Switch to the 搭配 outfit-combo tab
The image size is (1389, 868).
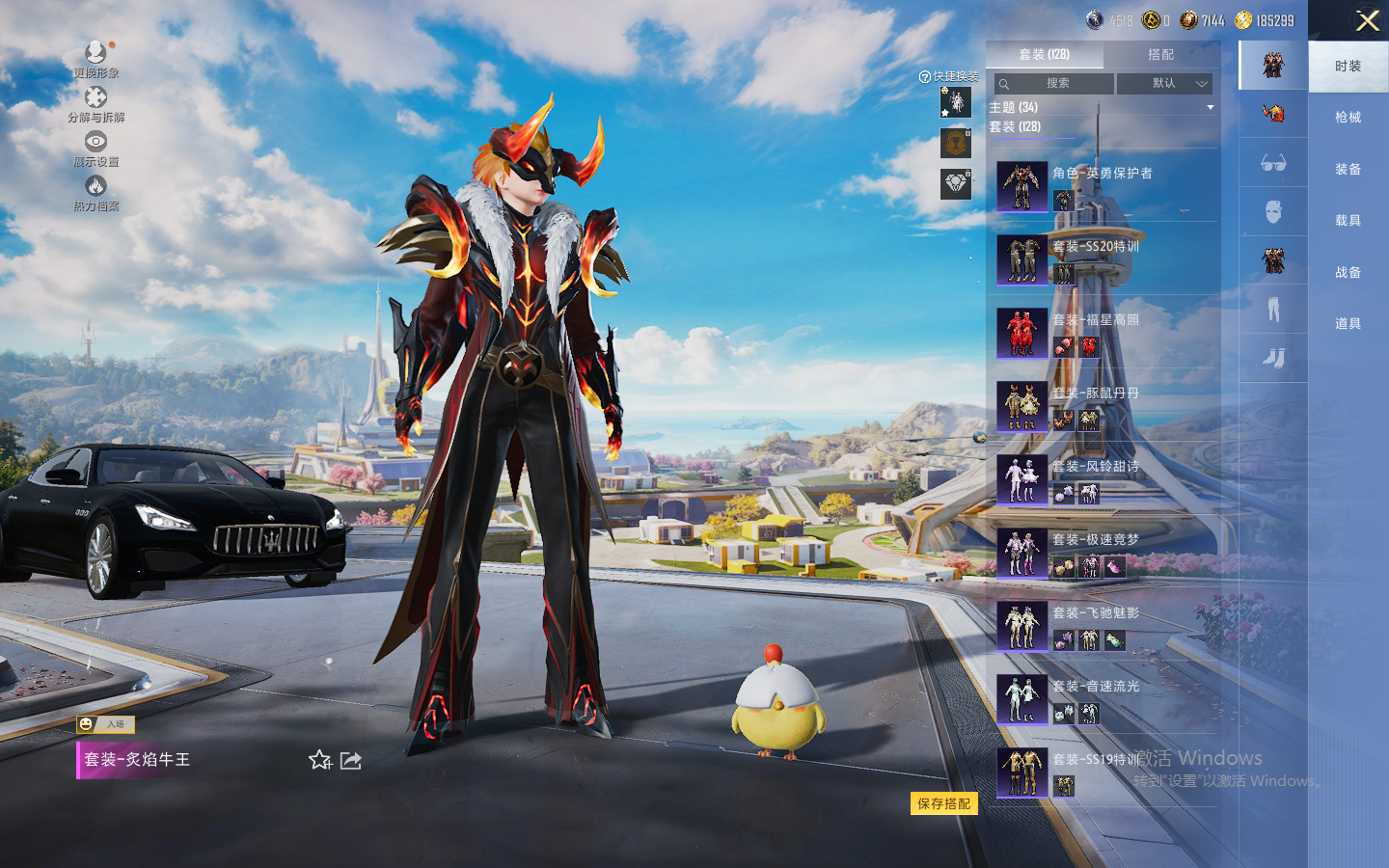coord(1160,55)
